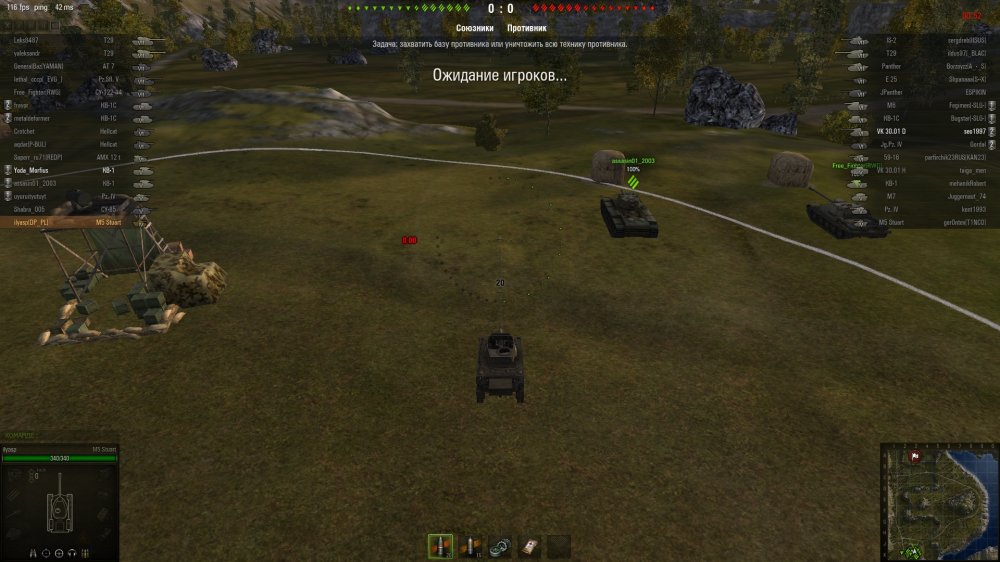Image resolution: width=1000 pixels, height=562 pixels.
Task: Select the highlighted M5 Stuart row in allies list
Action: point(68,222)
